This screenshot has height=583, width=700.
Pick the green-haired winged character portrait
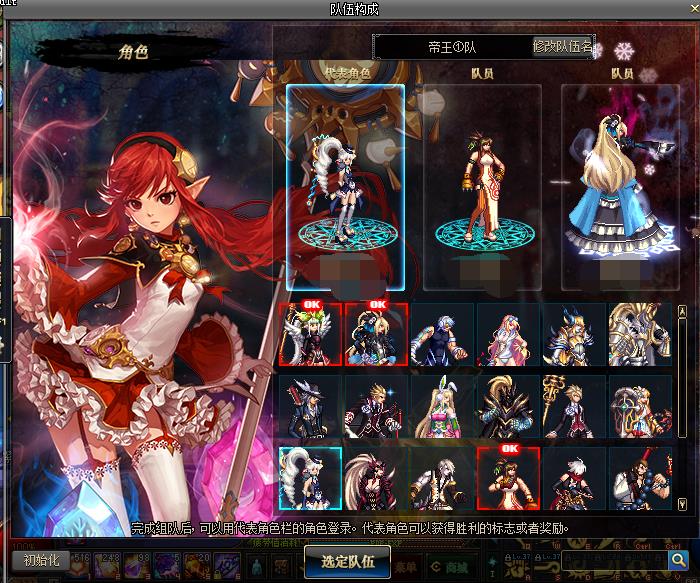pyautogui.click(x=310, y=335)
